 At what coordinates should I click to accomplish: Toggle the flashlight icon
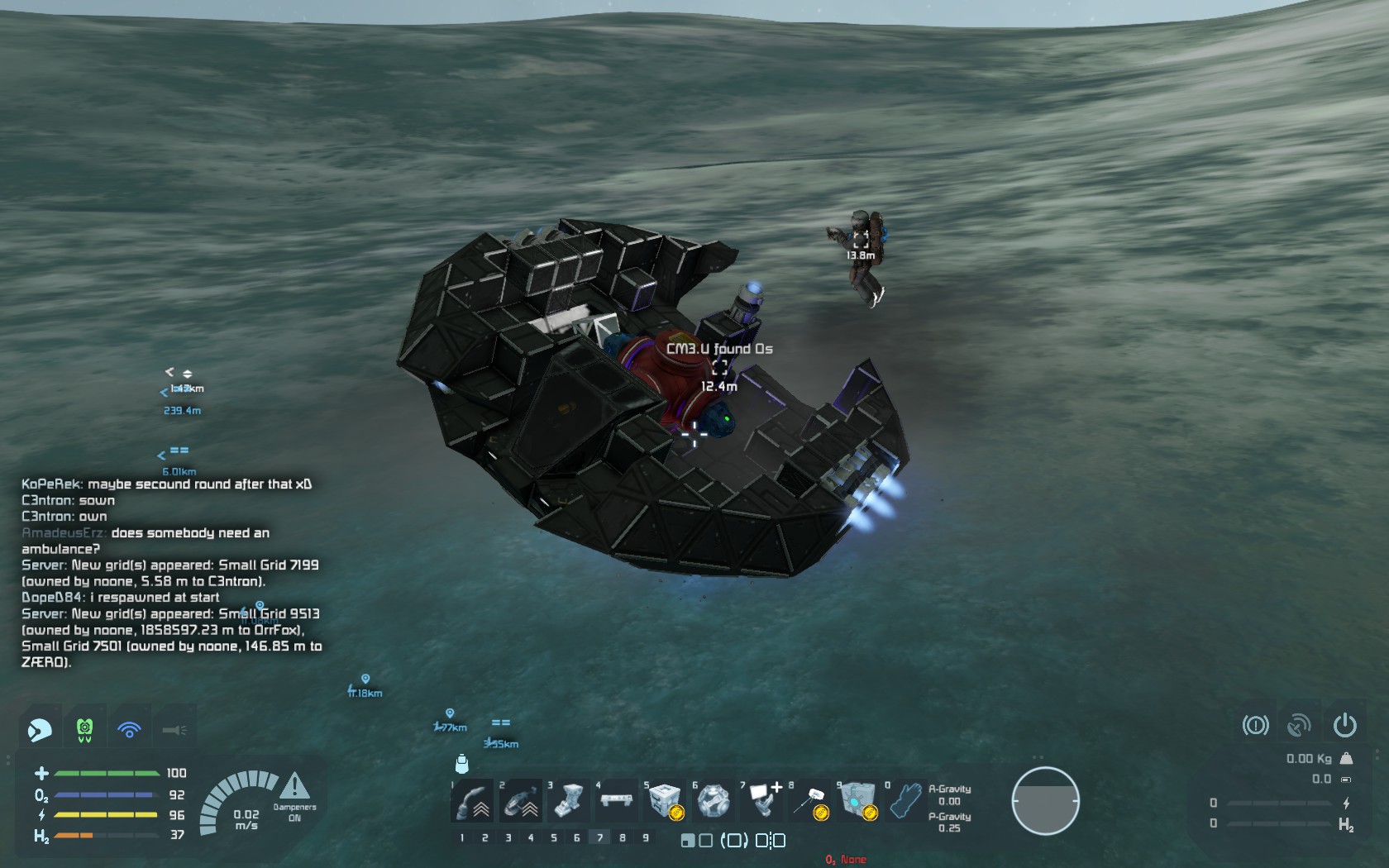pyautogui.click(x=174, y=729)
